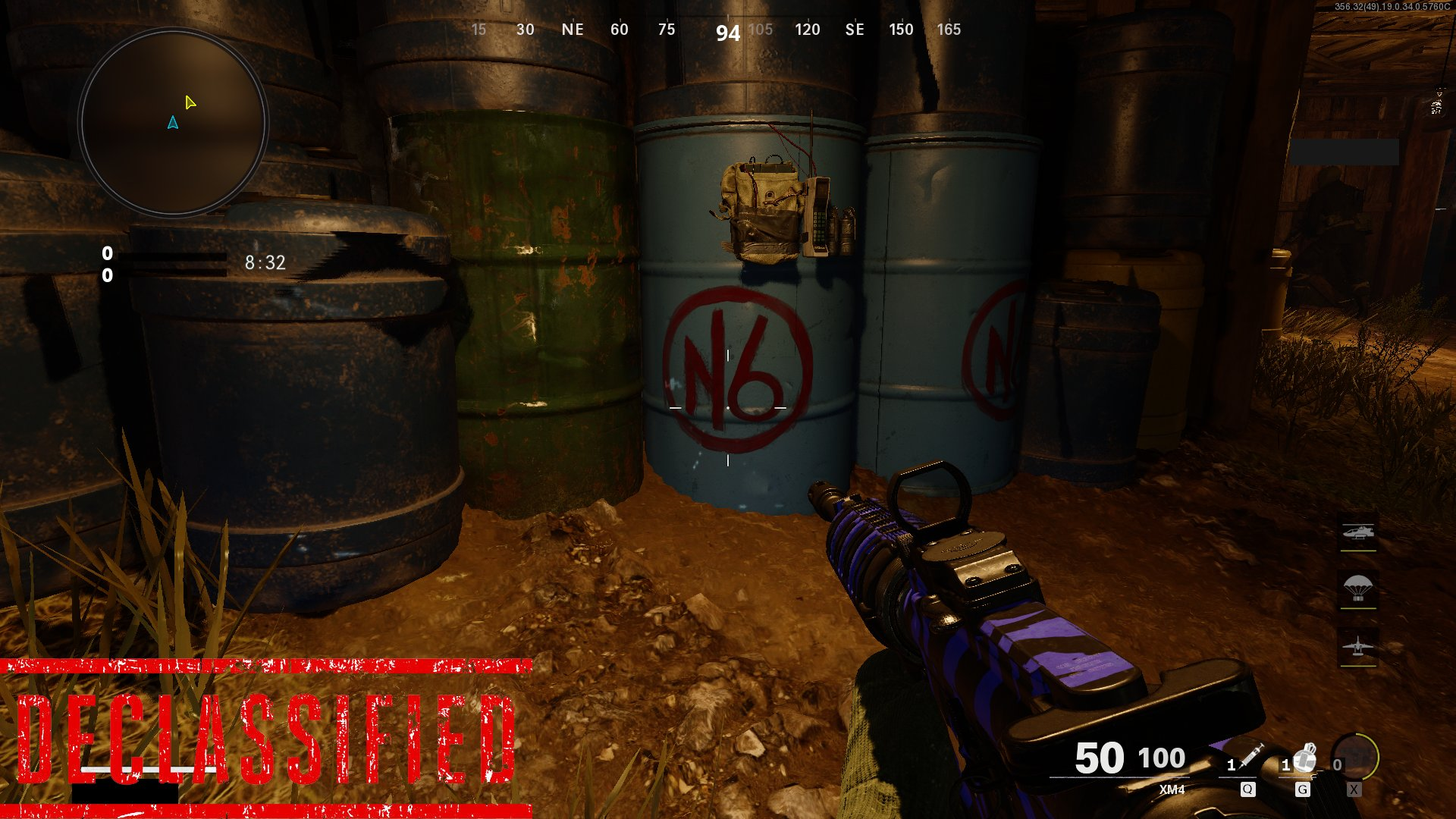This screenshot has height=819, width=1456.
Task: Click the compass heading bar
Action: [713, 30]
